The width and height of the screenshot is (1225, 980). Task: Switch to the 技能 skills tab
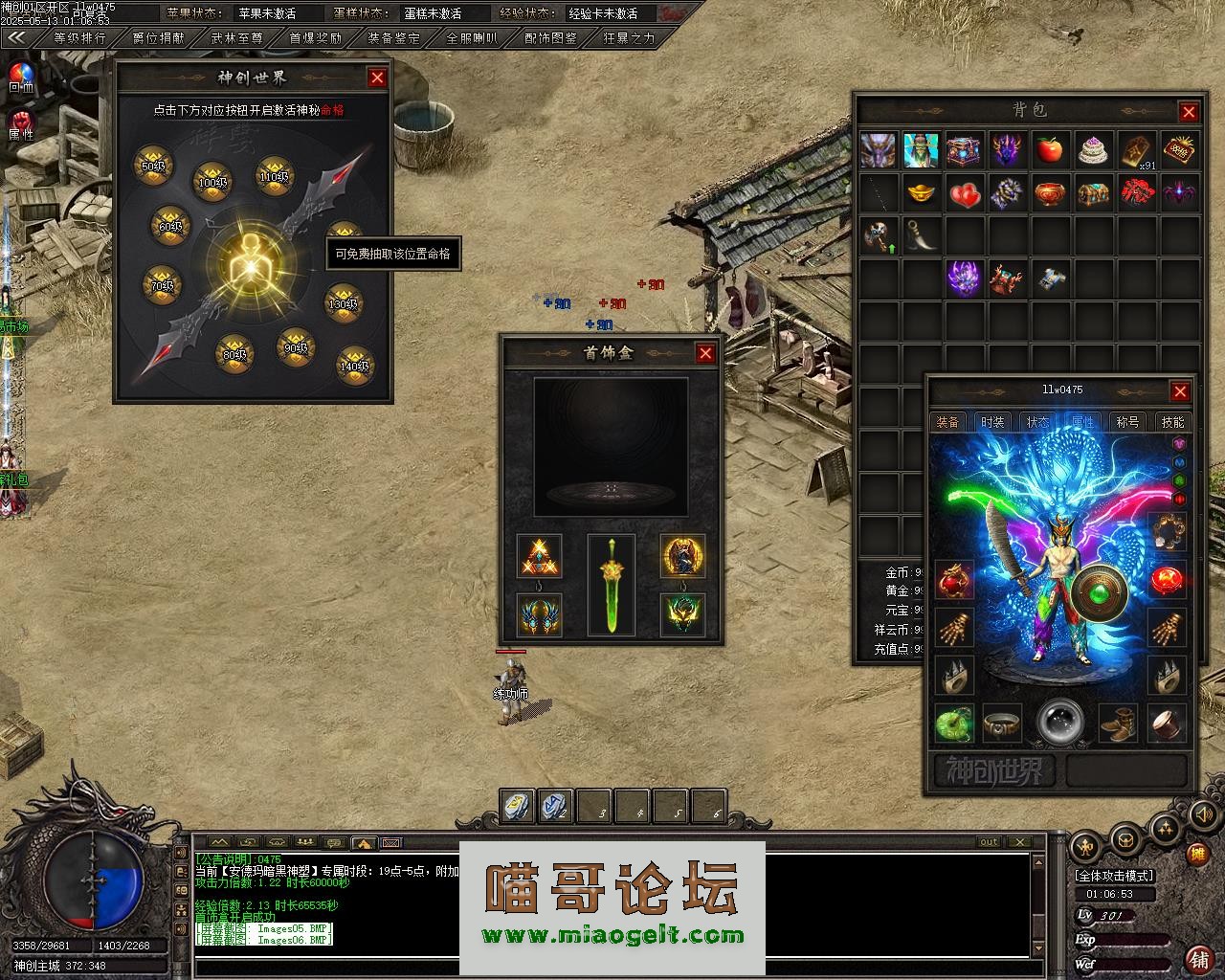click(x=1172, y=422)
